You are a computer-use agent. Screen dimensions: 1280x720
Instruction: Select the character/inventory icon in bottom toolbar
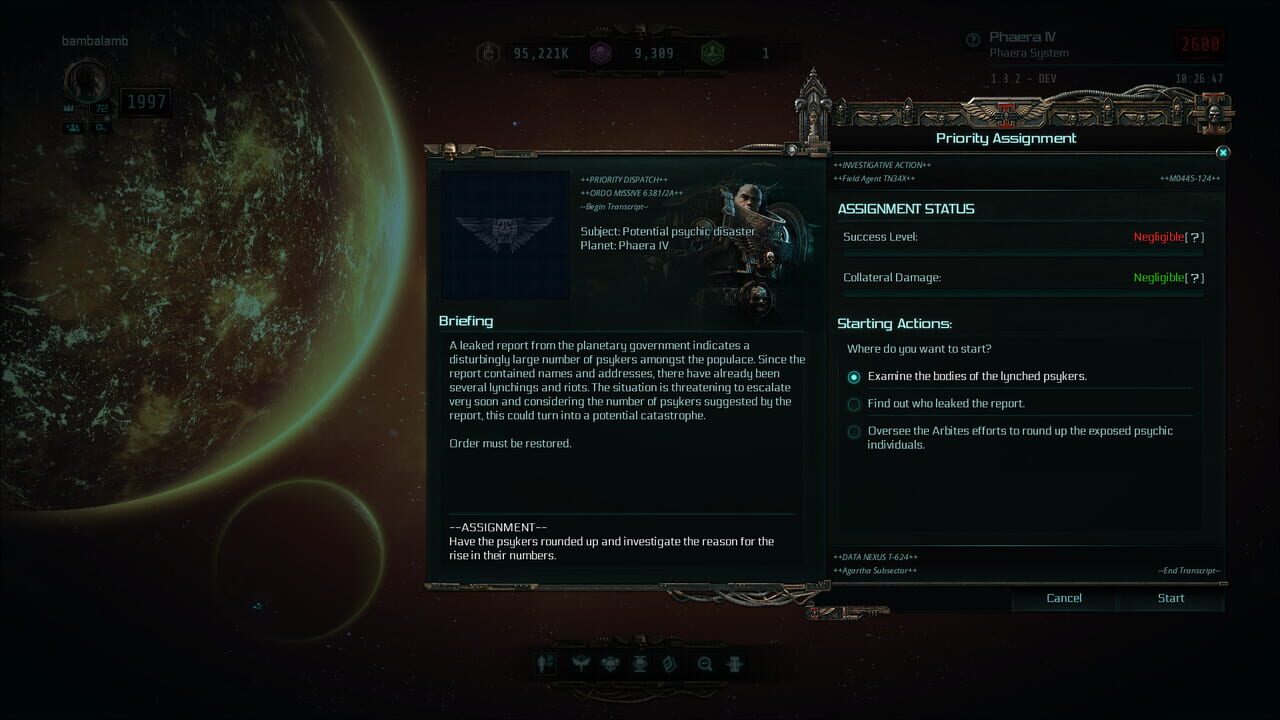(x=545, y=664)
